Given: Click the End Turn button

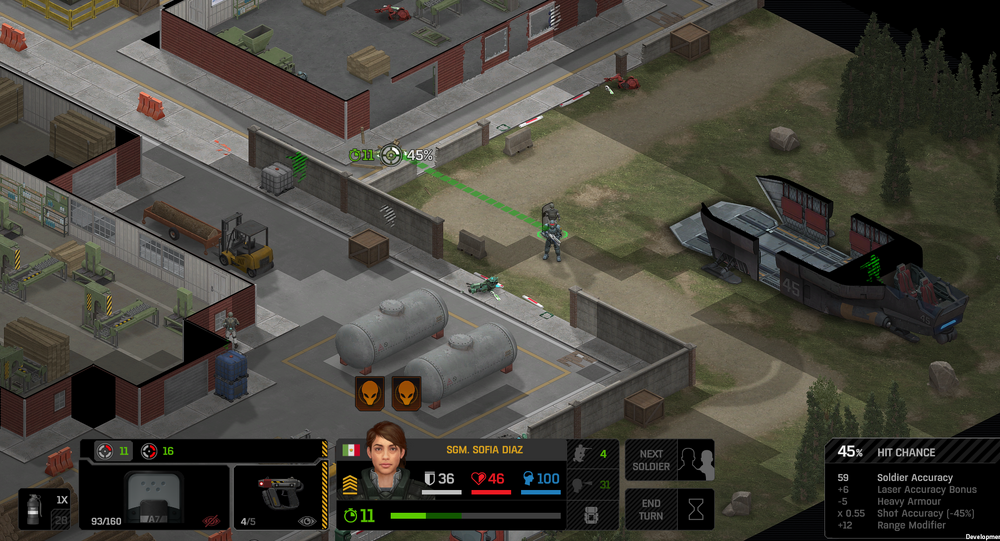Looking at the screenshot, I should [x=669, y=509].
